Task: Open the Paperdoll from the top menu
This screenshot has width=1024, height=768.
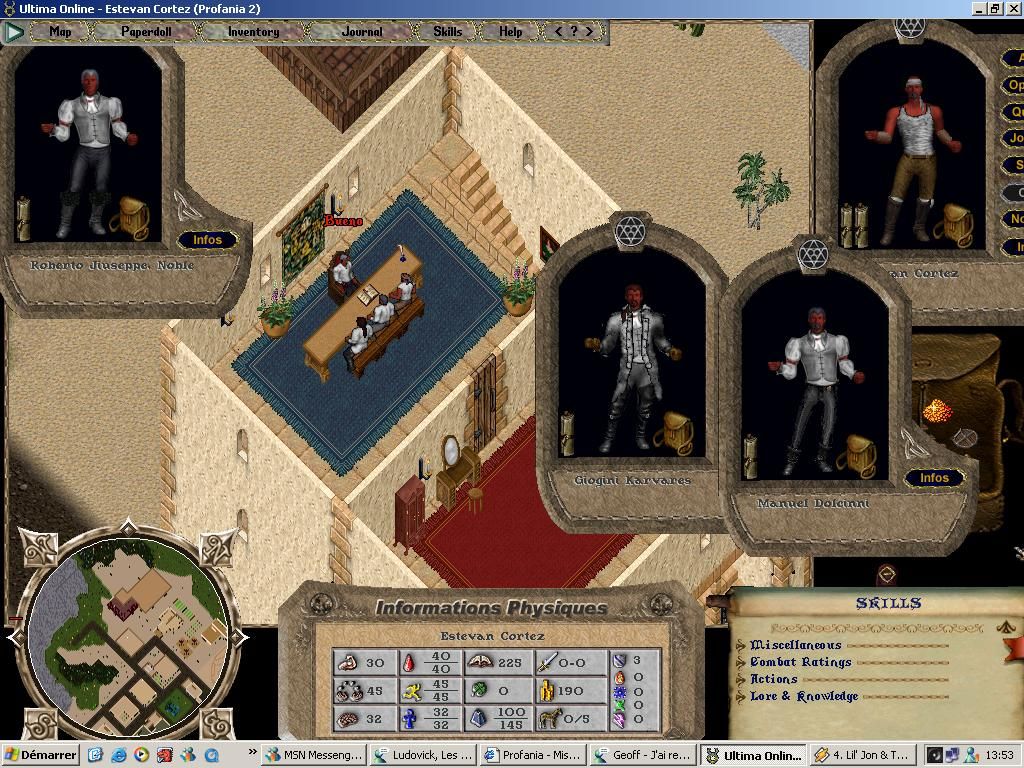Action: [x=146, y=31]
